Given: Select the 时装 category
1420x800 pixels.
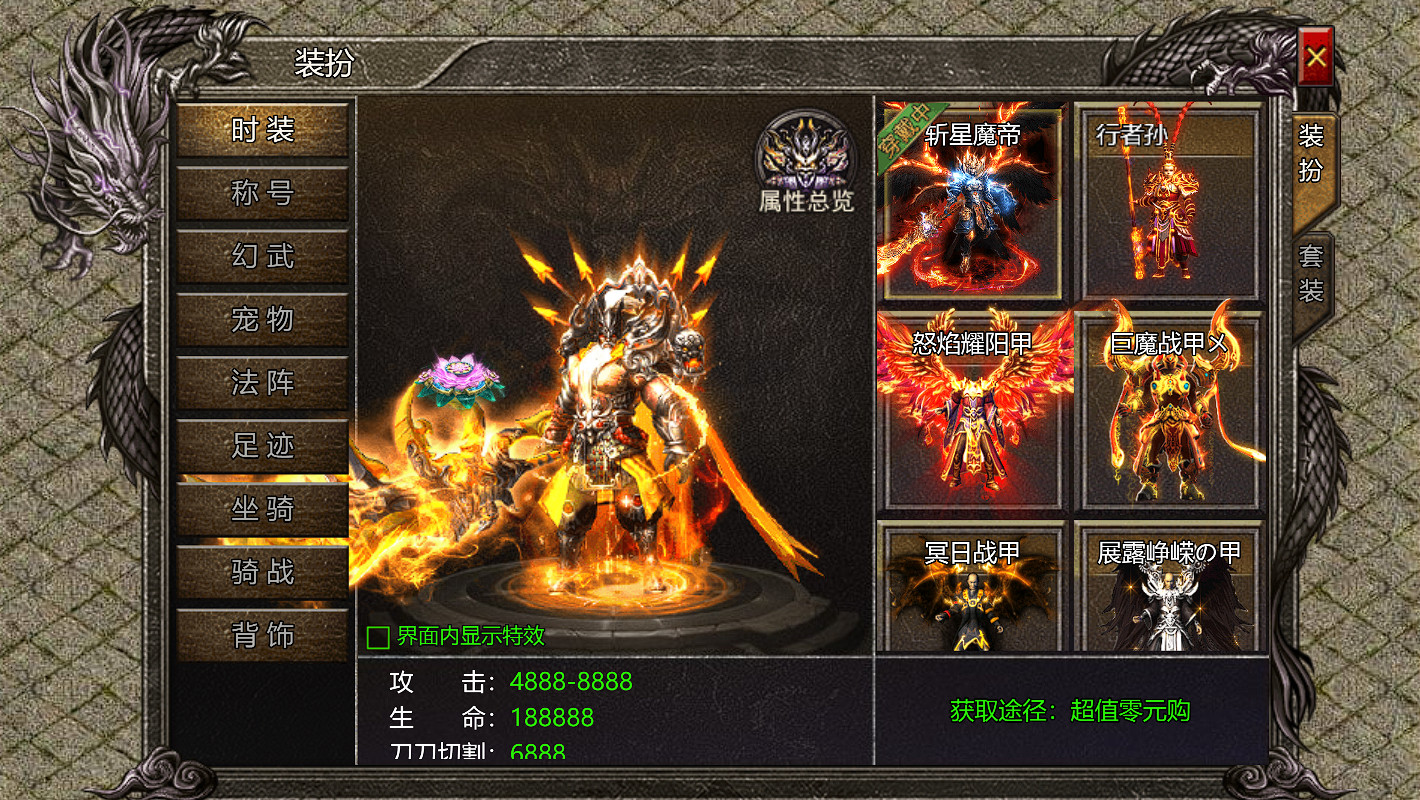Looking at the screenshot, I should 263,130.
